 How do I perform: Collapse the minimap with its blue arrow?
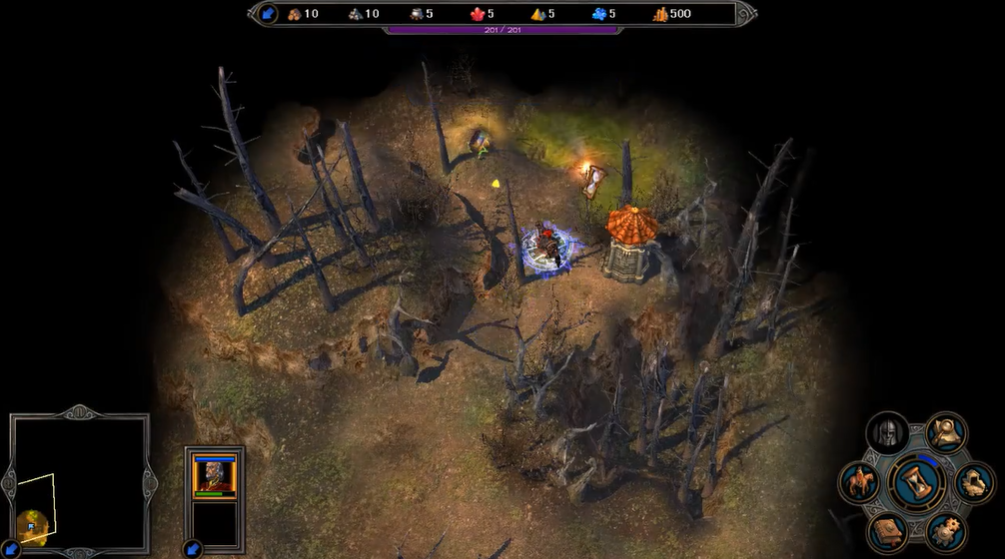(x=9, y=549)
